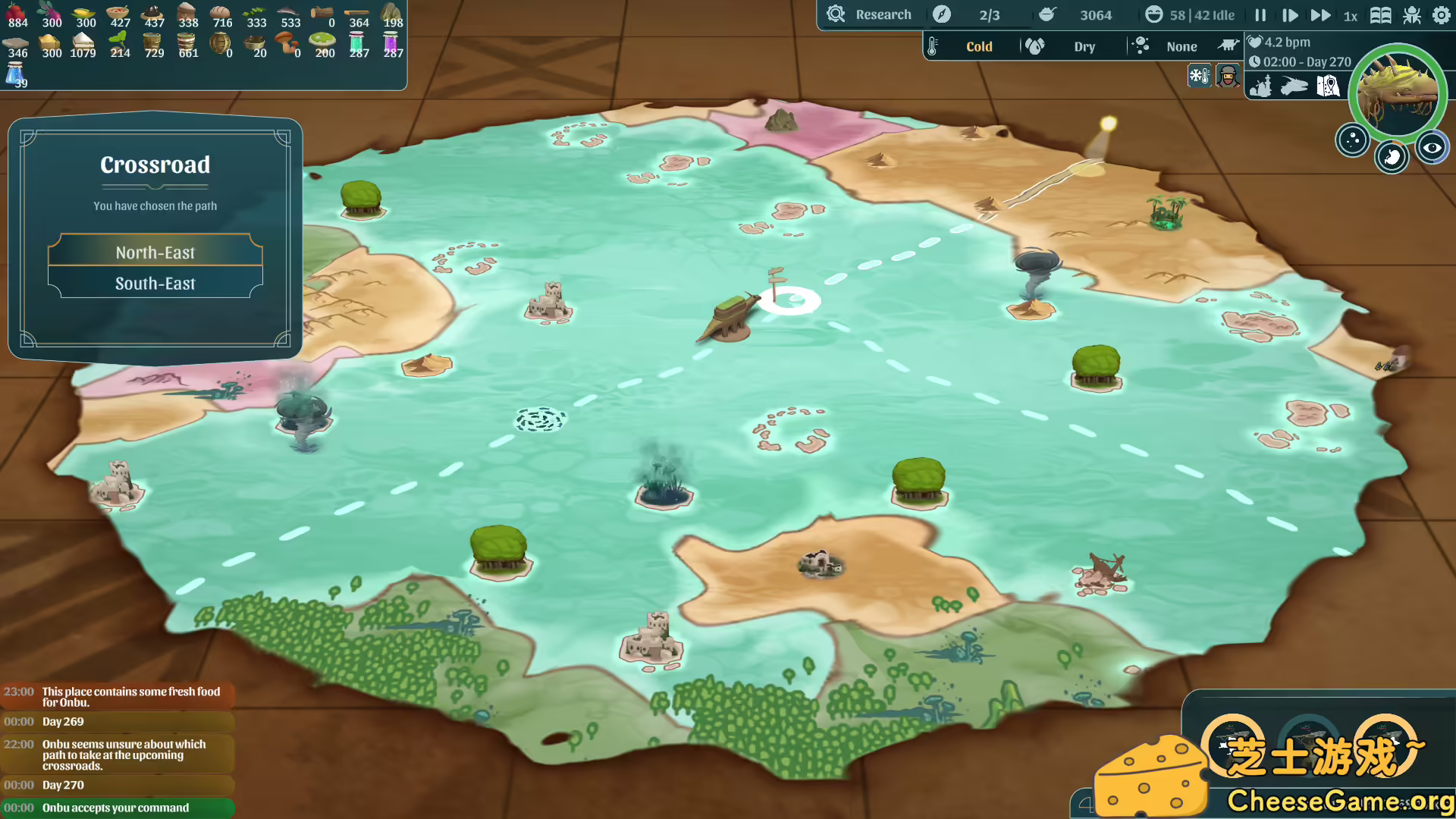Select the Onbu creature portrait
Image resolution: width=1456 pixels, height=819 pixels.
[1397, 93]
